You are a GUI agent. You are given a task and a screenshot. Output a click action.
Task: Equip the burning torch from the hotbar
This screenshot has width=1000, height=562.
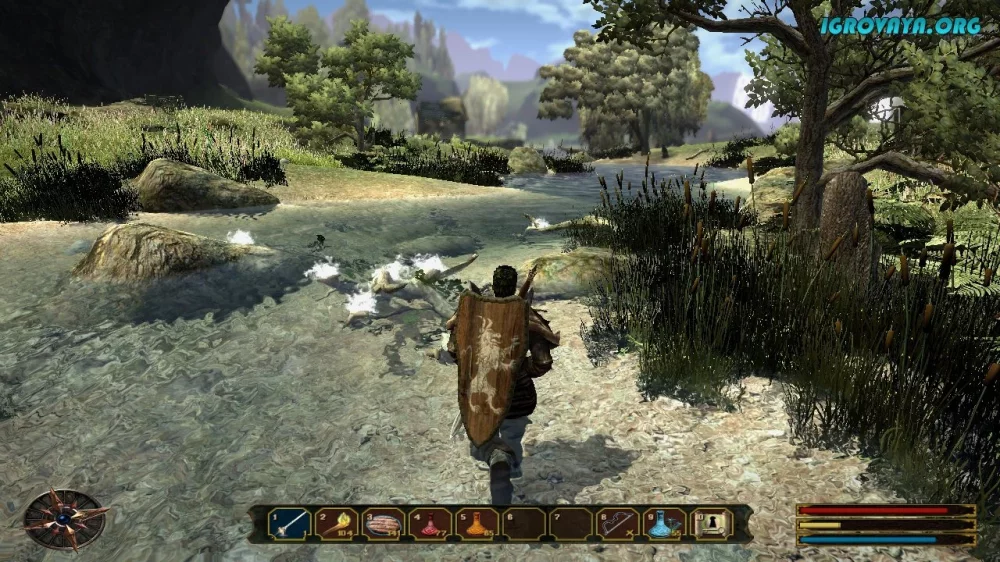[337, 523]
